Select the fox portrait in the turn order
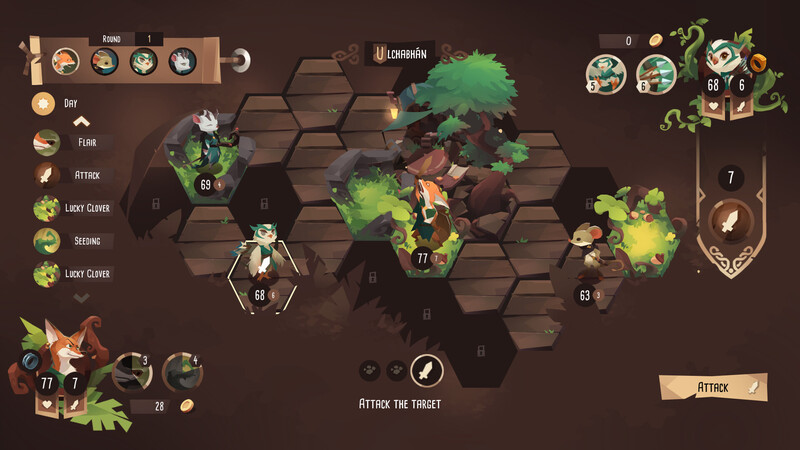This screenshot has width=800, height=450. [66, 60]
